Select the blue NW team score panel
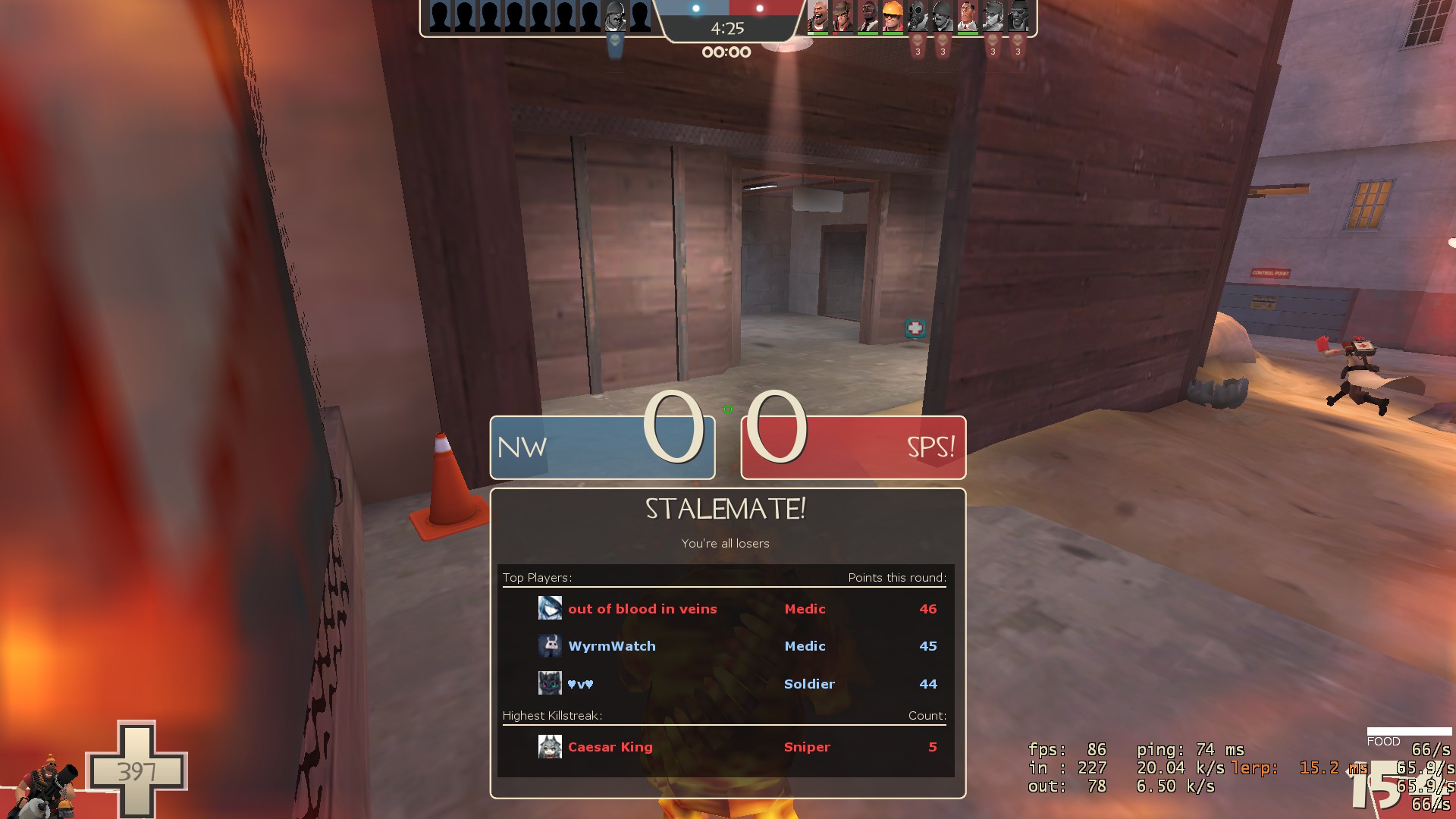This screenshot has height=819, width=1456. point(602,447)
